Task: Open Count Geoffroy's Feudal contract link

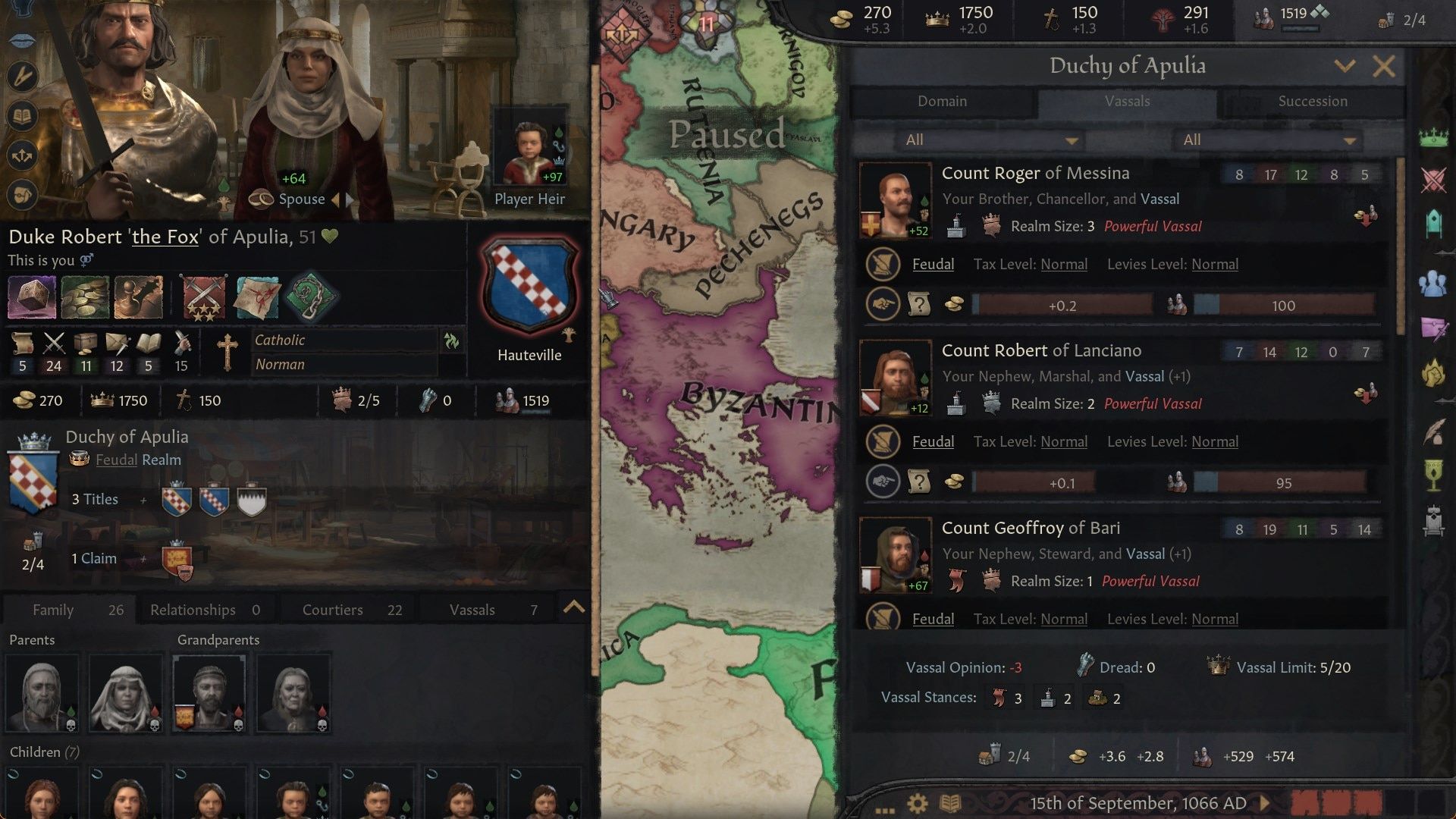Action: [934, 619]
